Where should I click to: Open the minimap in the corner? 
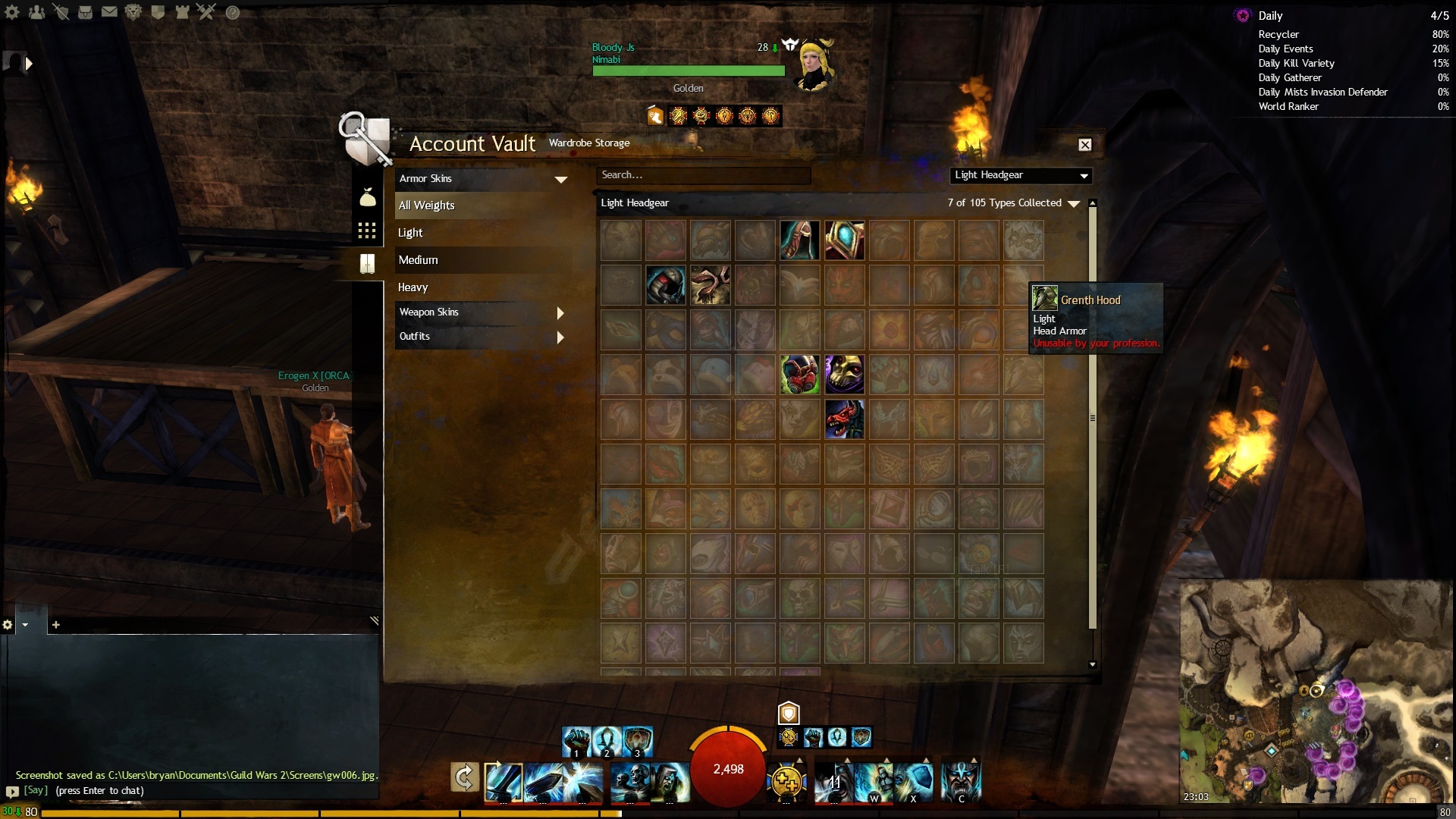1315,692
